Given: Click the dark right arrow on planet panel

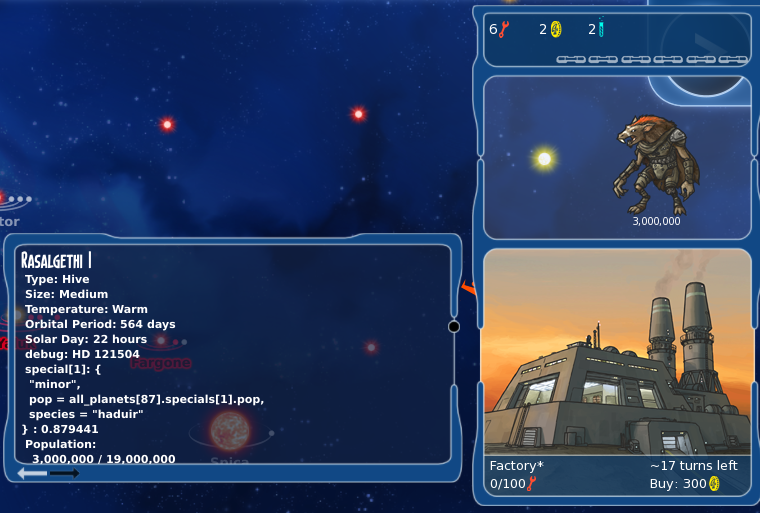Looking at the screenshot, I should pos(64,473).
